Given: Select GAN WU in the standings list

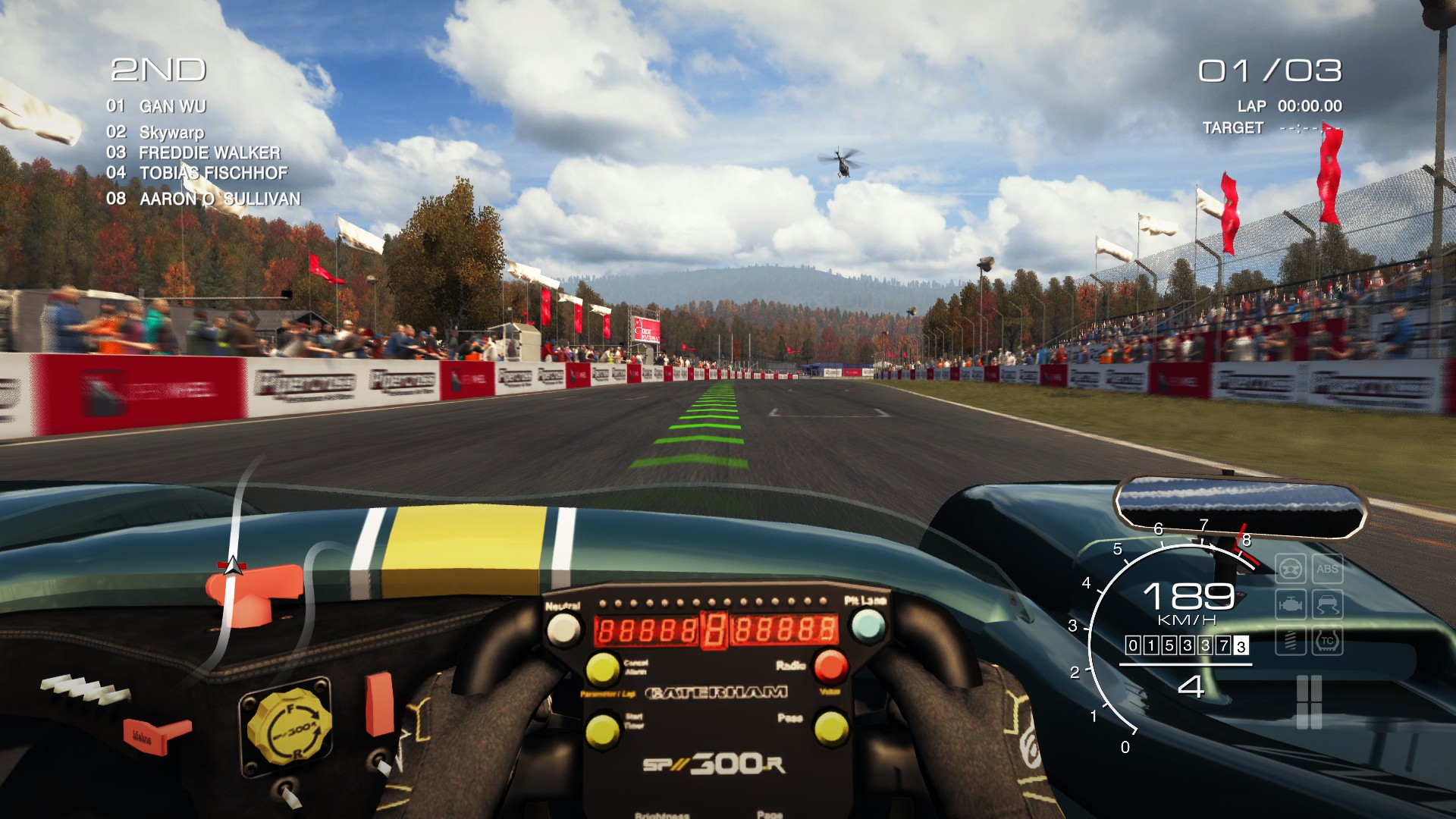Looking at the screenshot, I should pyautogui.click(x=172, y=106).
